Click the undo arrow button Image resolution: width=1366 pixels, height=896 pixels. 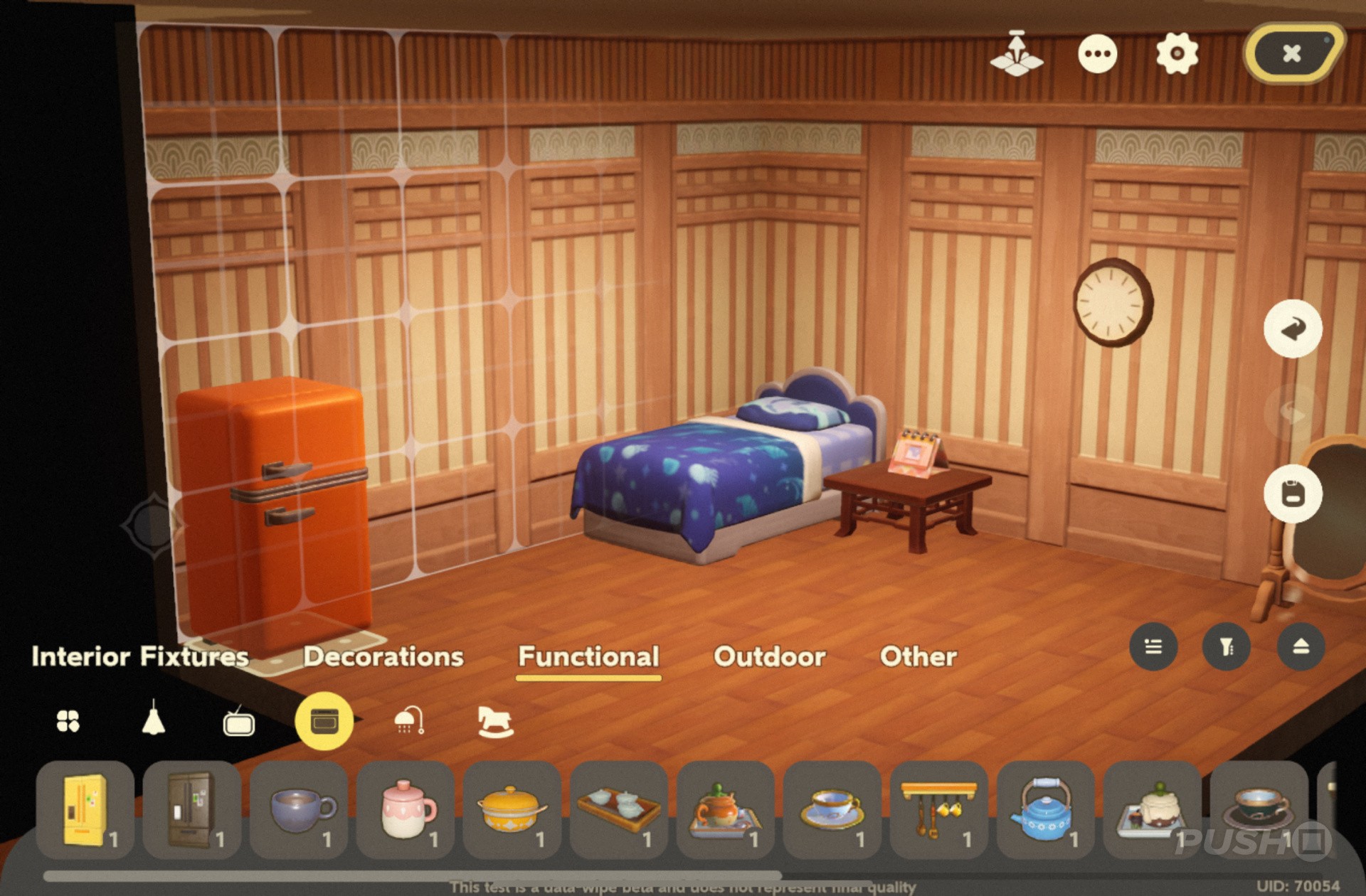click(x=1293, y=329)
